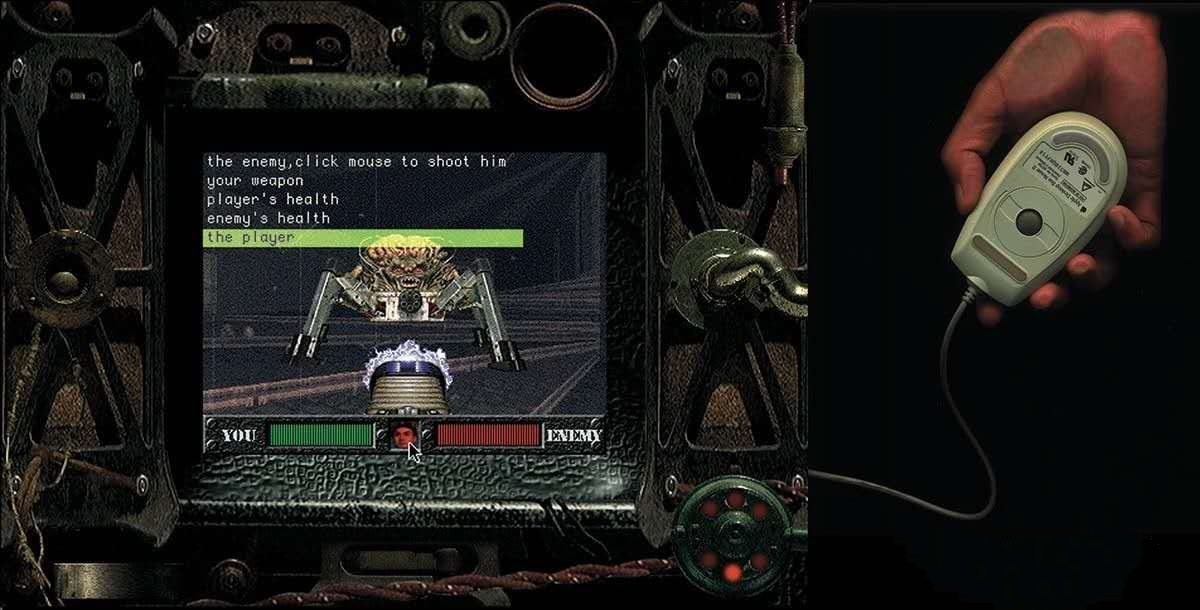This screenshot has width=1200, height=610.
Task: Click the player face portrait icon
Action: click(403, 435)
